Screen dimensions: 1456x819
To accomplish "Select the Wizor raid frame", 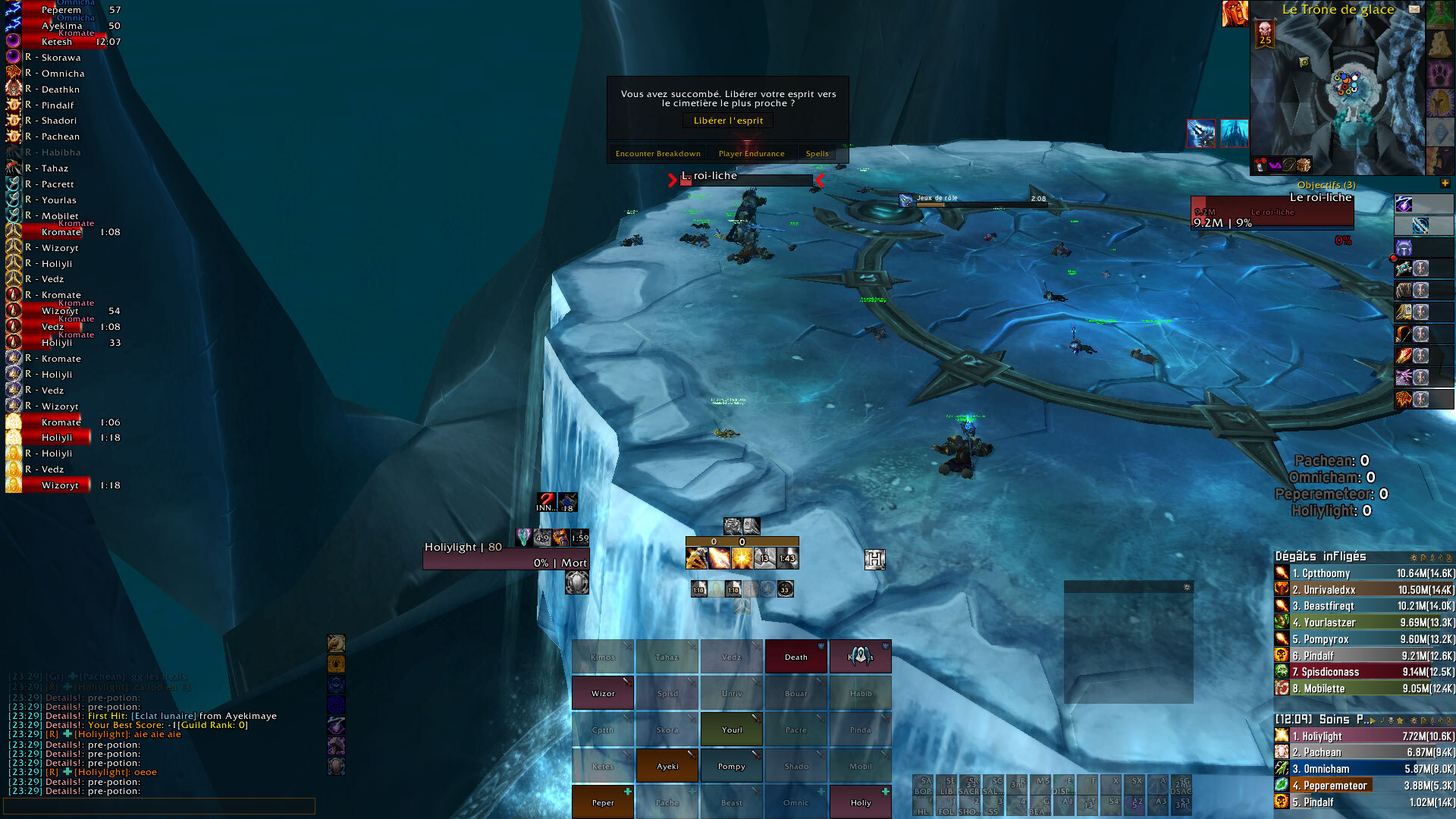I will (x=603, y=693).
